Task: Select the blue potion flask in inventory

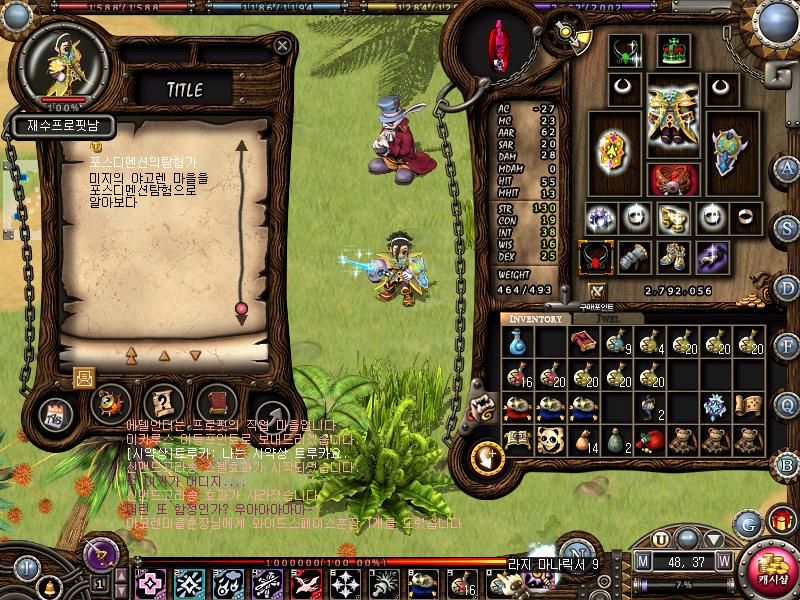Action: (x=517, y=343)
